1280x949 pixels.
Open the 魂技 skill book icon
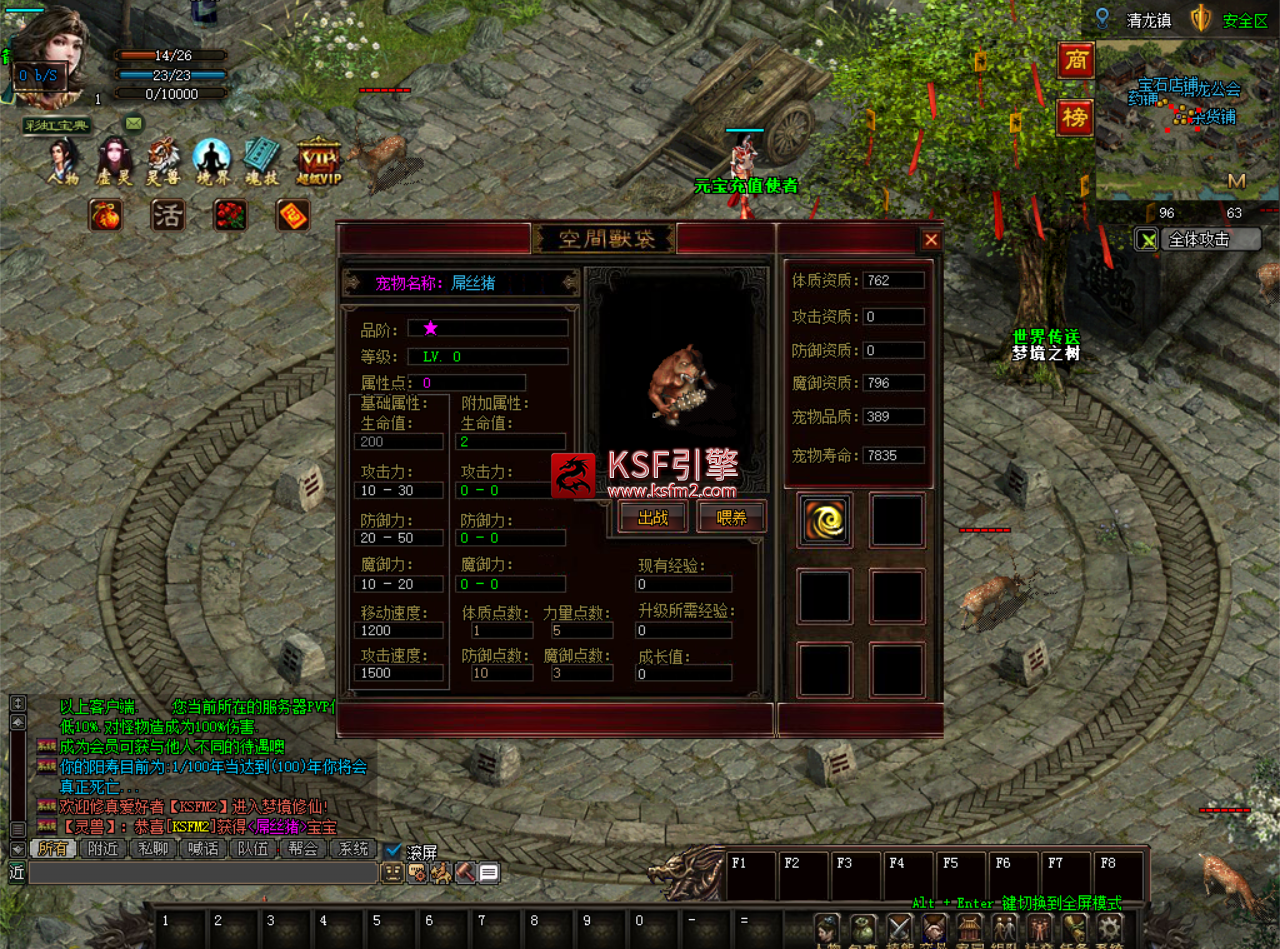point(262,160)
